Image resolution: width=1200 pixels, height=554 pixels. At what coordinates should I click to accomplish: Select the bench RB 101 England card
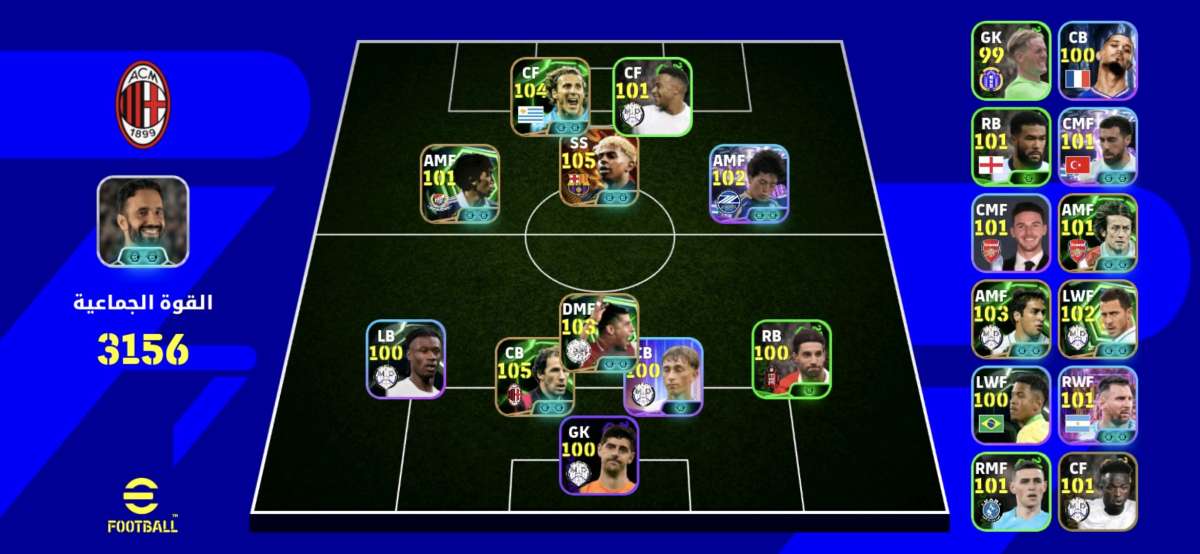click(x=1010, y=147)
